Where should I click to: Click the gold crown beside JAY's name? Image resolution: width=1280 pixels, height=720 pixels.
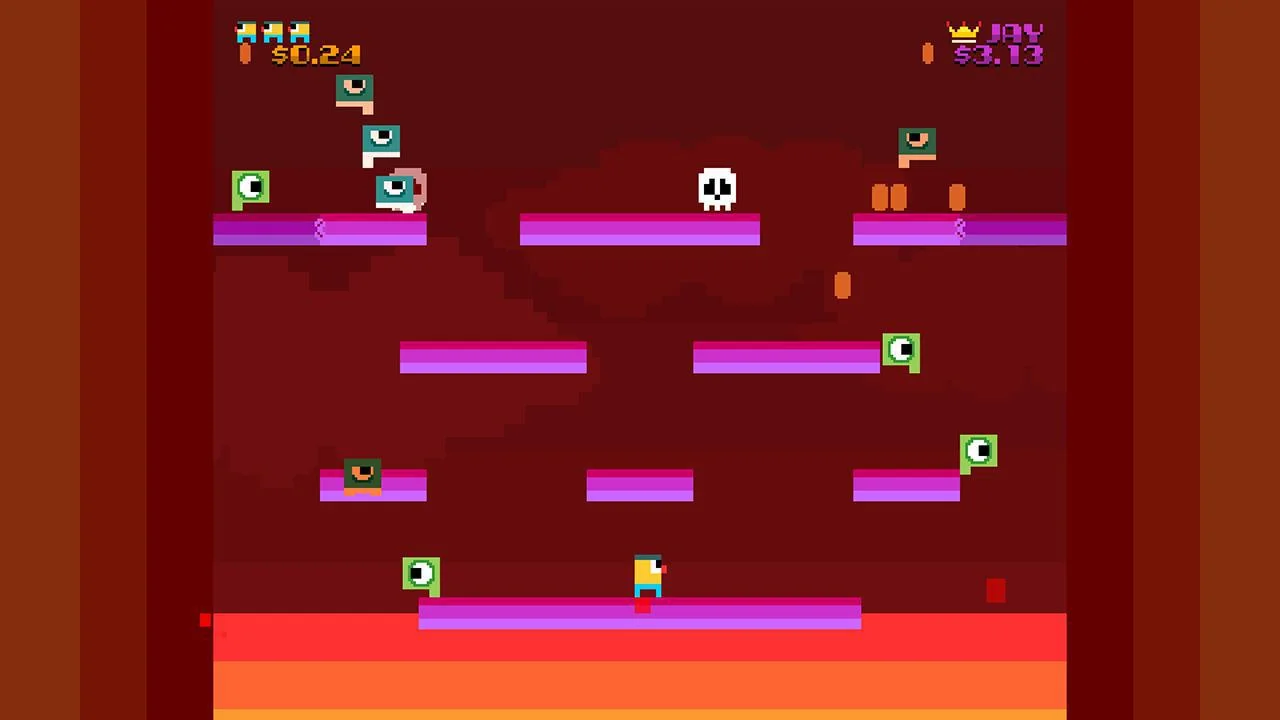tap(963, 33)
